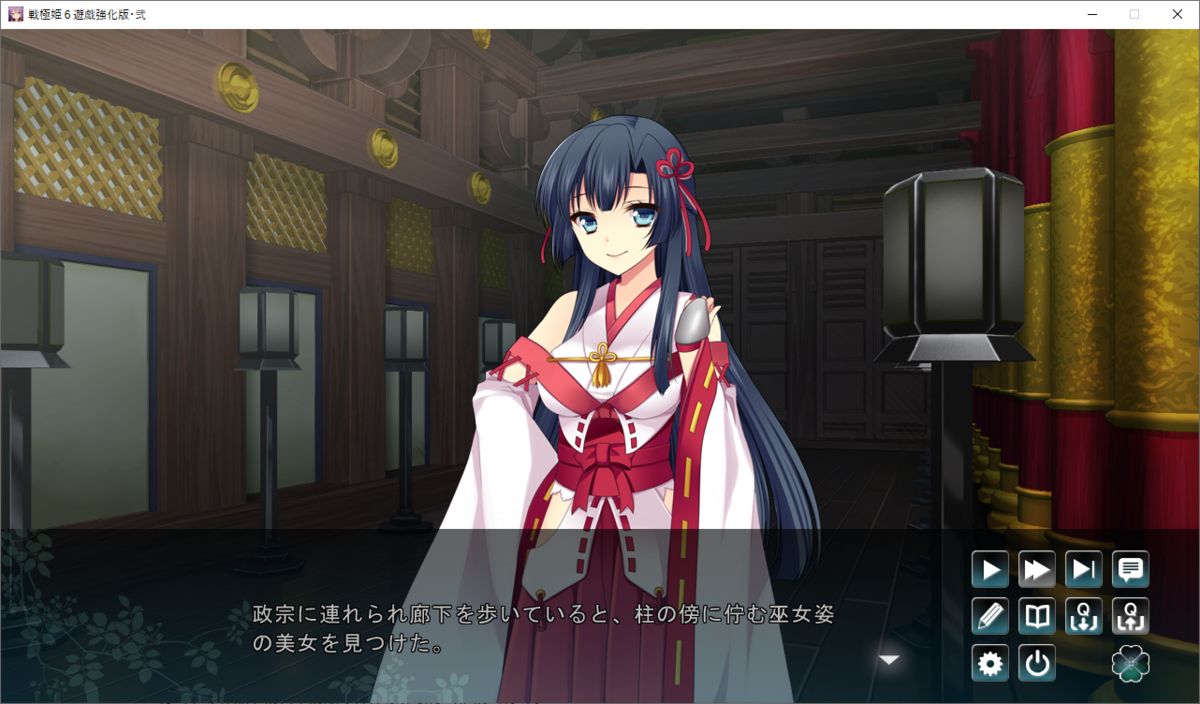Advance dialogue with the white down arrow
Viewport: 1200px width, 704px height.
[889, 659]
